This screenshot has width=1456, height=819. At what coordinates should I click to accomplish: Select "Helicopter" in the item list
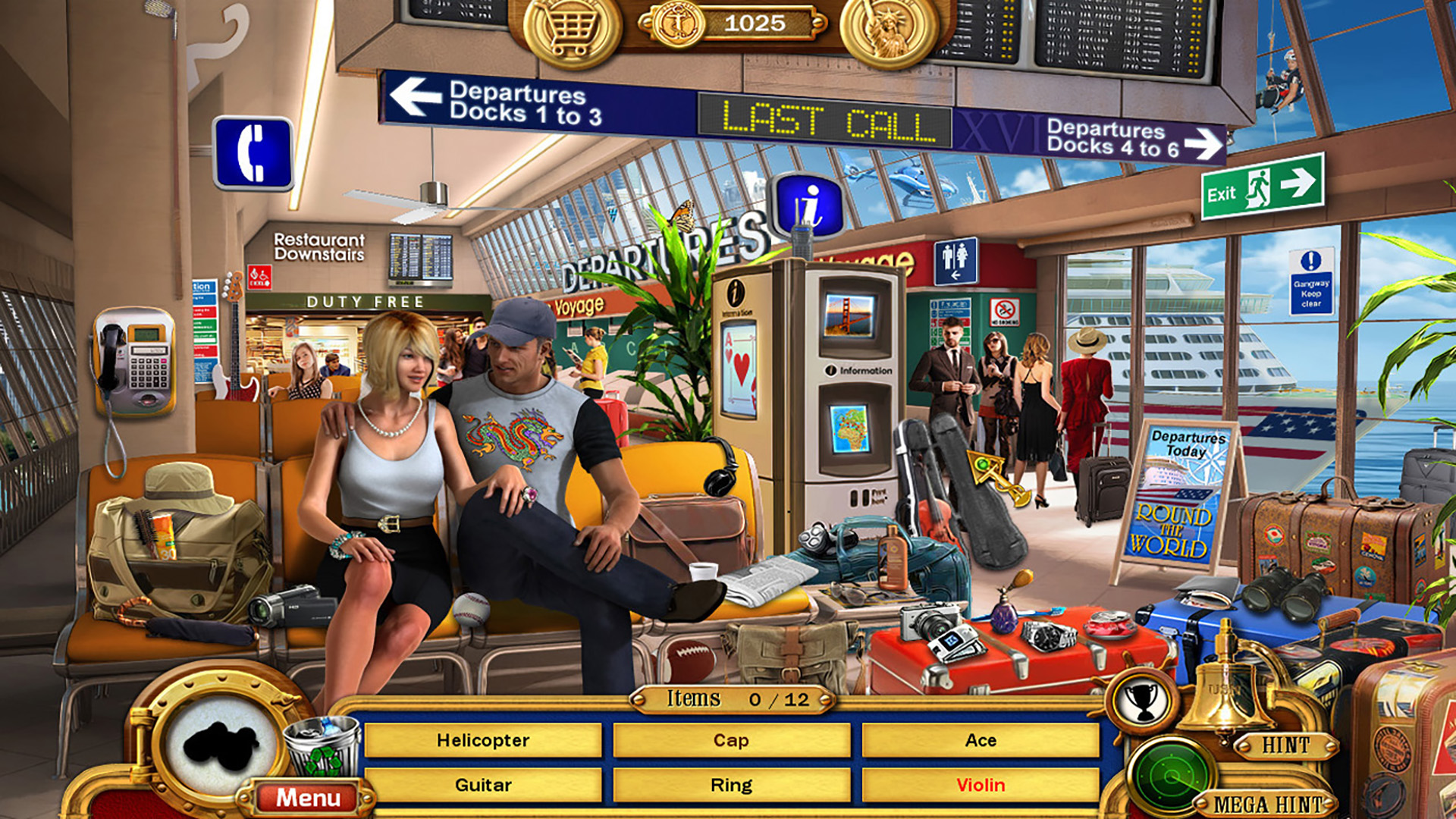[x=482, y=740]
